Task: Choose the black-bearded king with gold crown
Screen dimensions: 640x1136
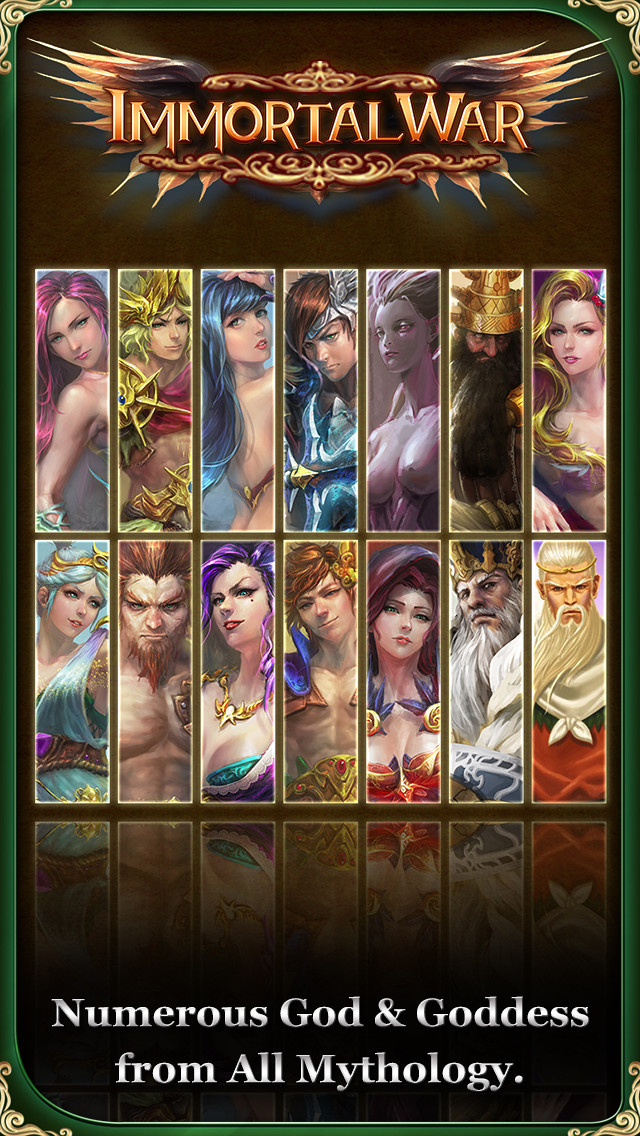Action: point(486,400)
